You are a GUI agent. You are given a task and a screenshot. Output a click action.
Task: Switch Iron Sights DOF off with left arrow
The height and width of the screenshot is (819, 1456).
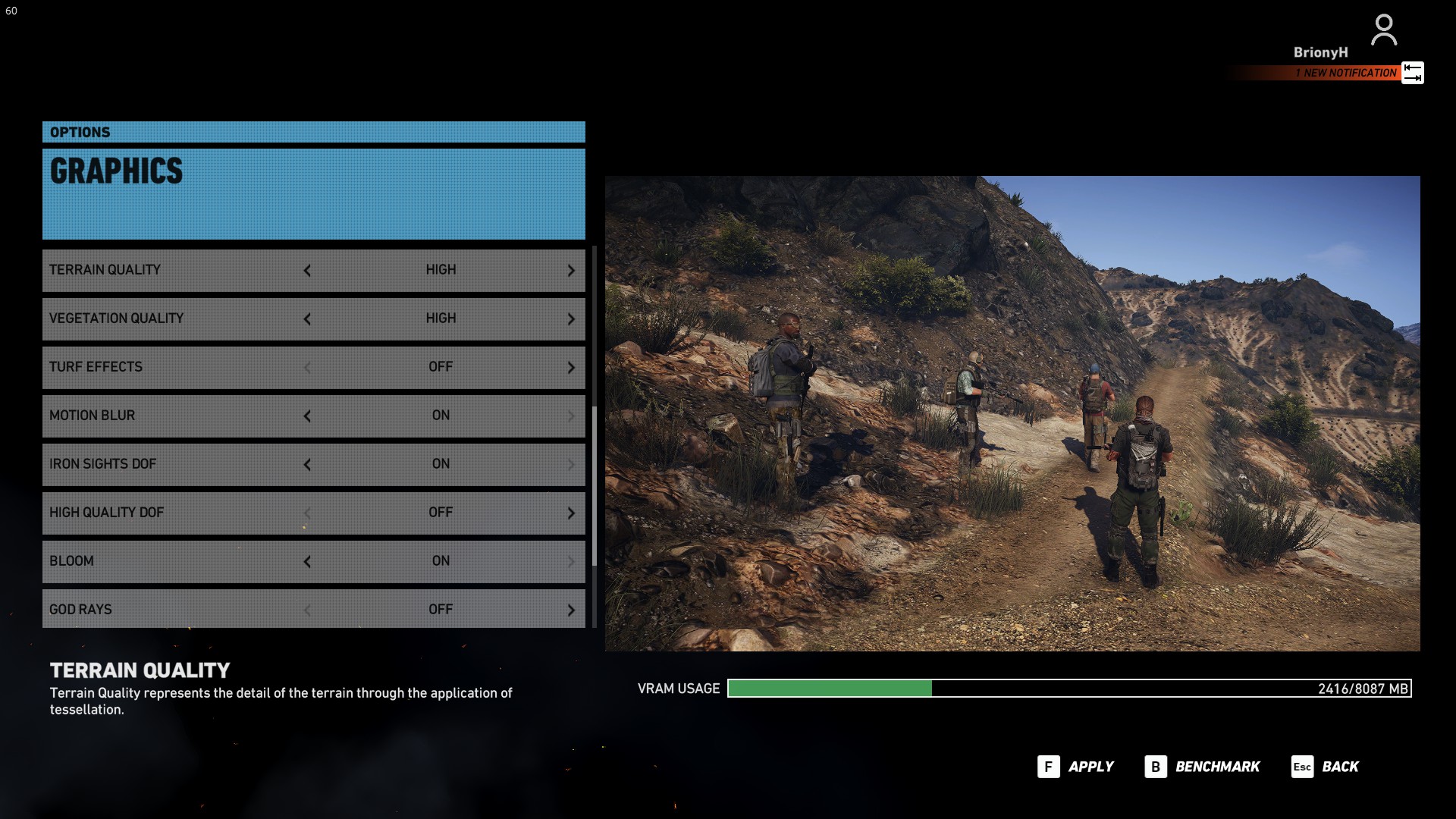307,465
